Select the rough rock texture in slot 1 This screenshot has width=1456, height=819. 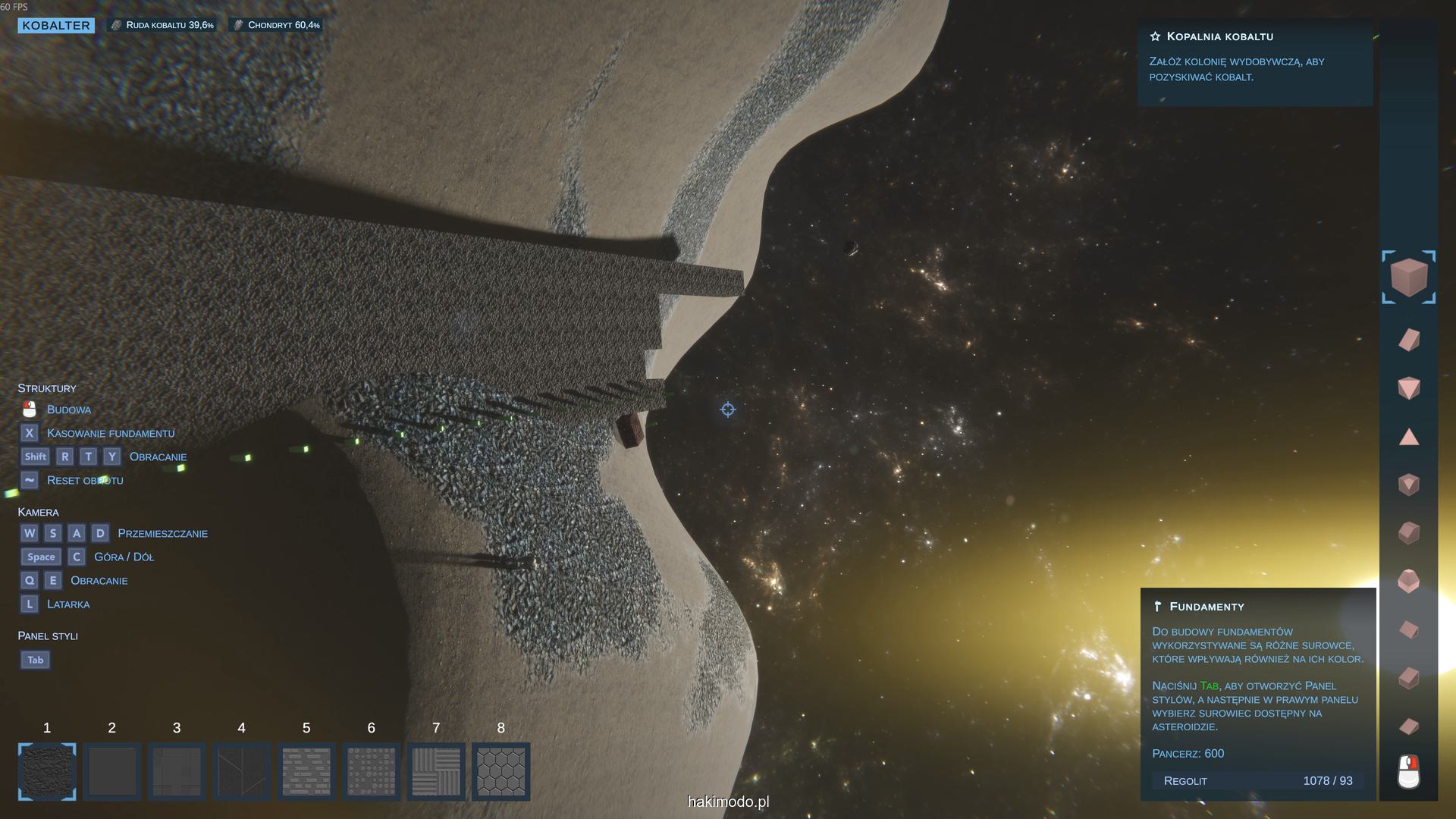47,771
